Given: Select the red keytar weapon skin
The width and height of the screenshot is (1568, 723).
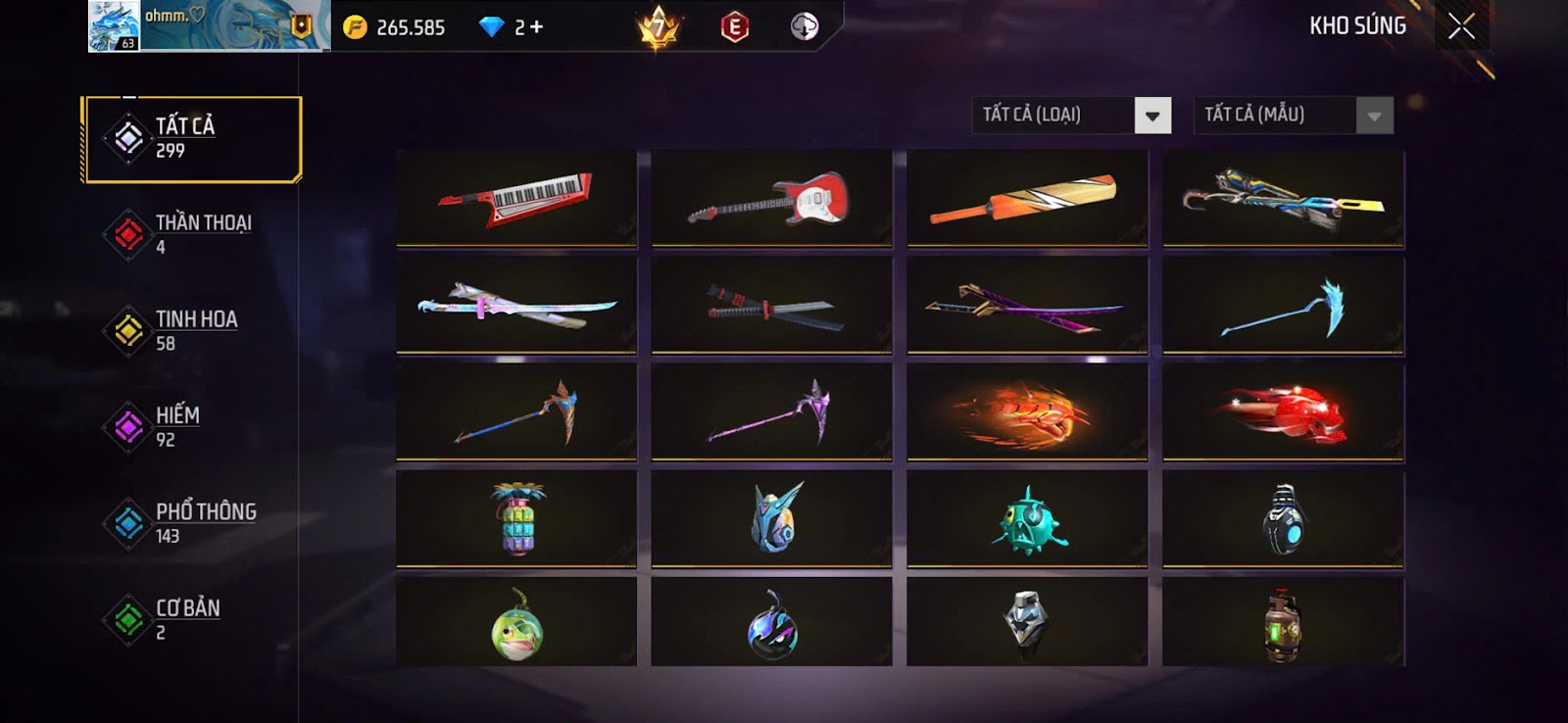Looking at the screenshot, I should click(516, 198).
